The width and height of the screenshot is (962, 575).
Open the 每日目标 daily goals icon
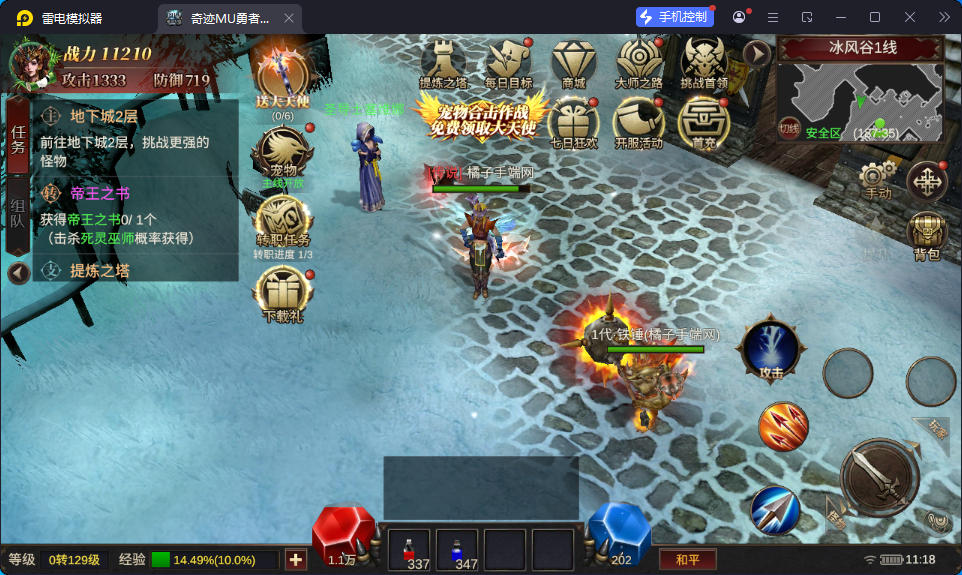(508, 62)
